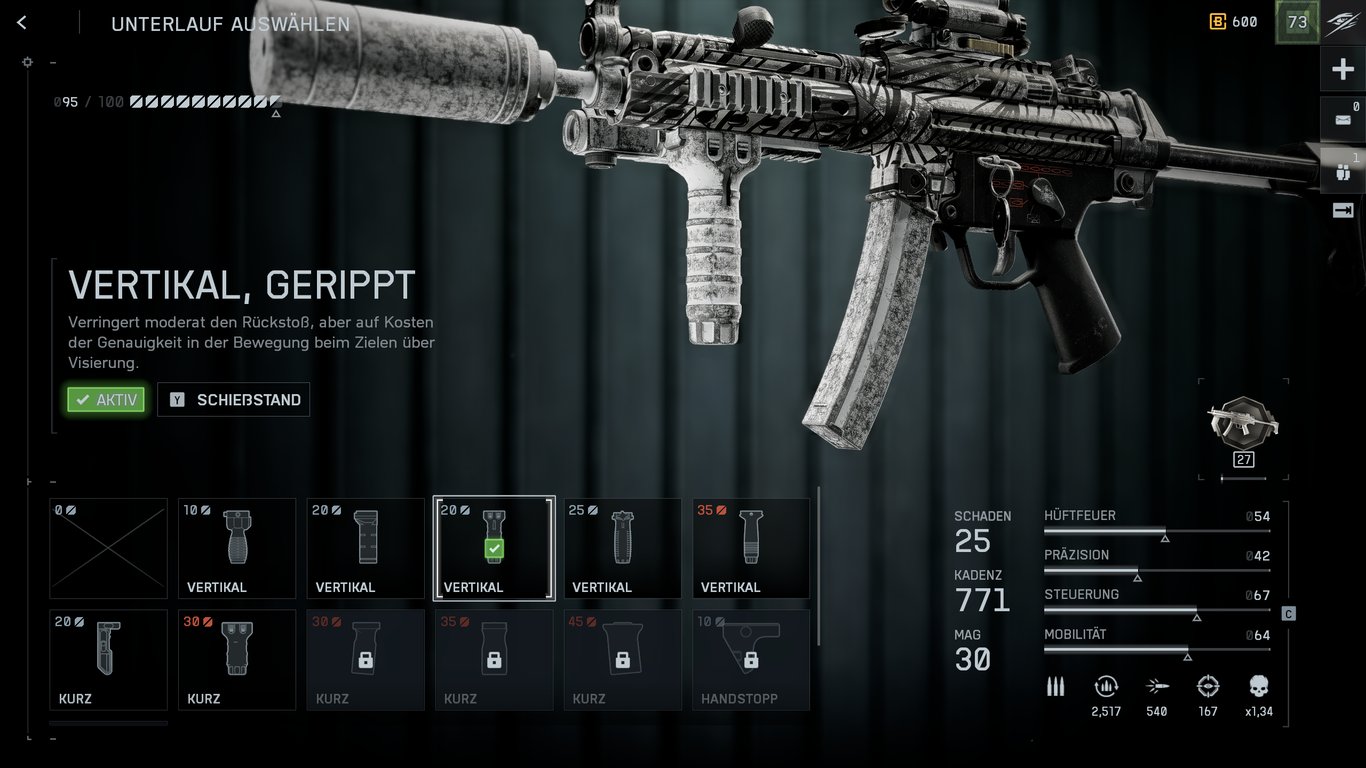Click the green AKTIV button
The image size is (1366, 768).
[x=106, y=400]
